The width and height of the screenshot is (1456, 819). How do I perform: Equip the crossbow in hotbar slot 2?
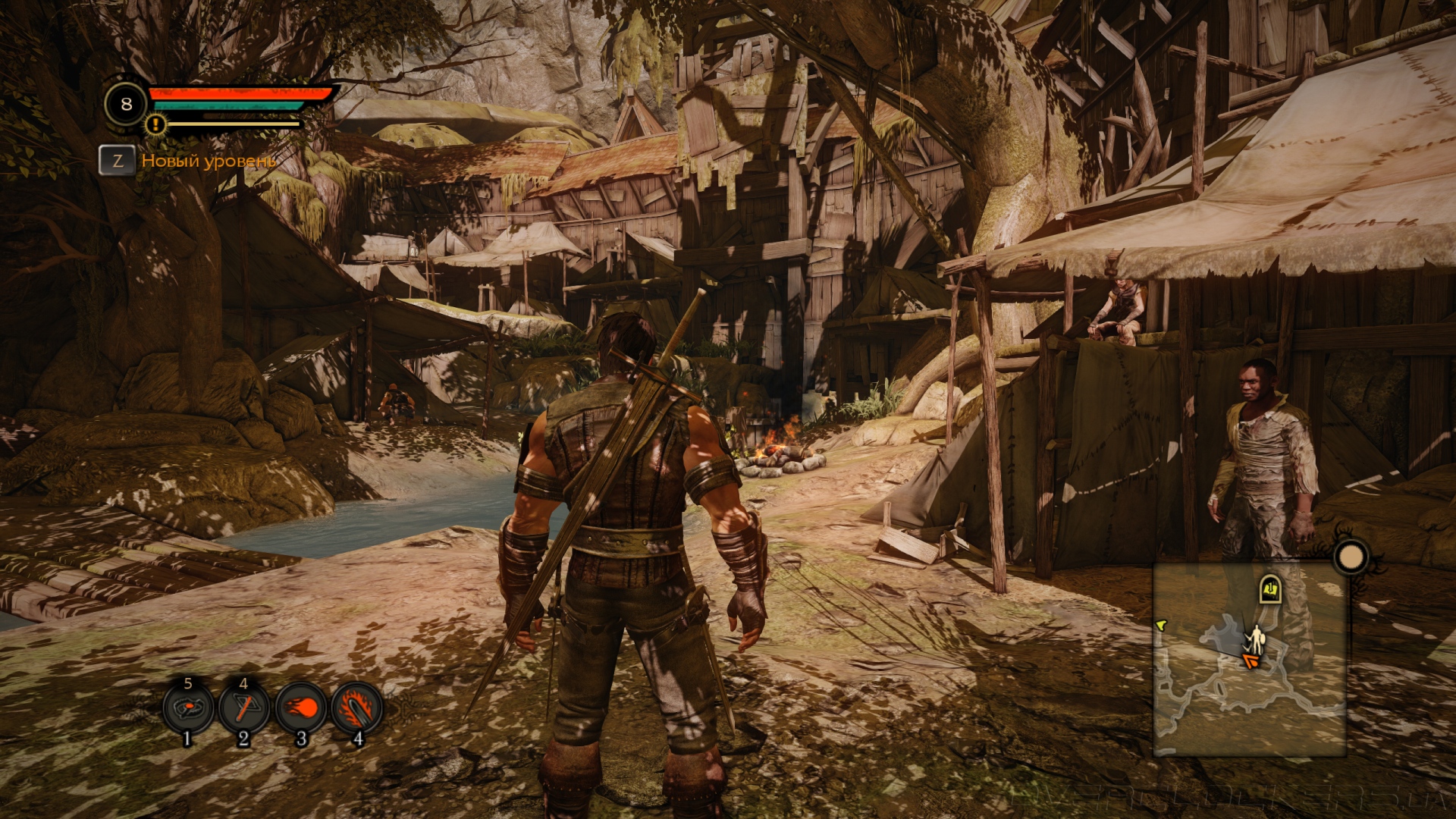(x=244, y=710)
